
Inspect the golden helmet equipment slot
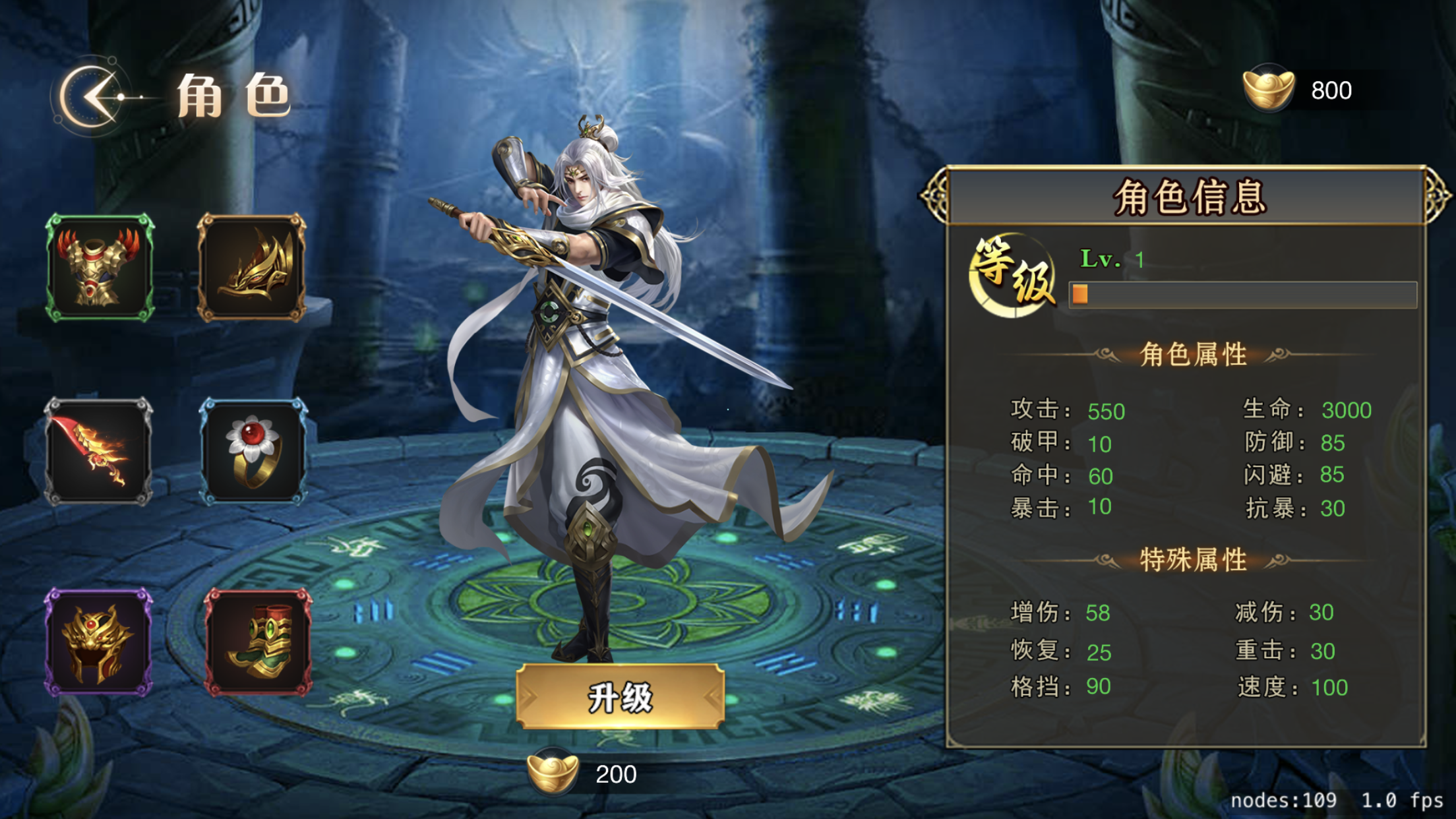click(98, 642)
